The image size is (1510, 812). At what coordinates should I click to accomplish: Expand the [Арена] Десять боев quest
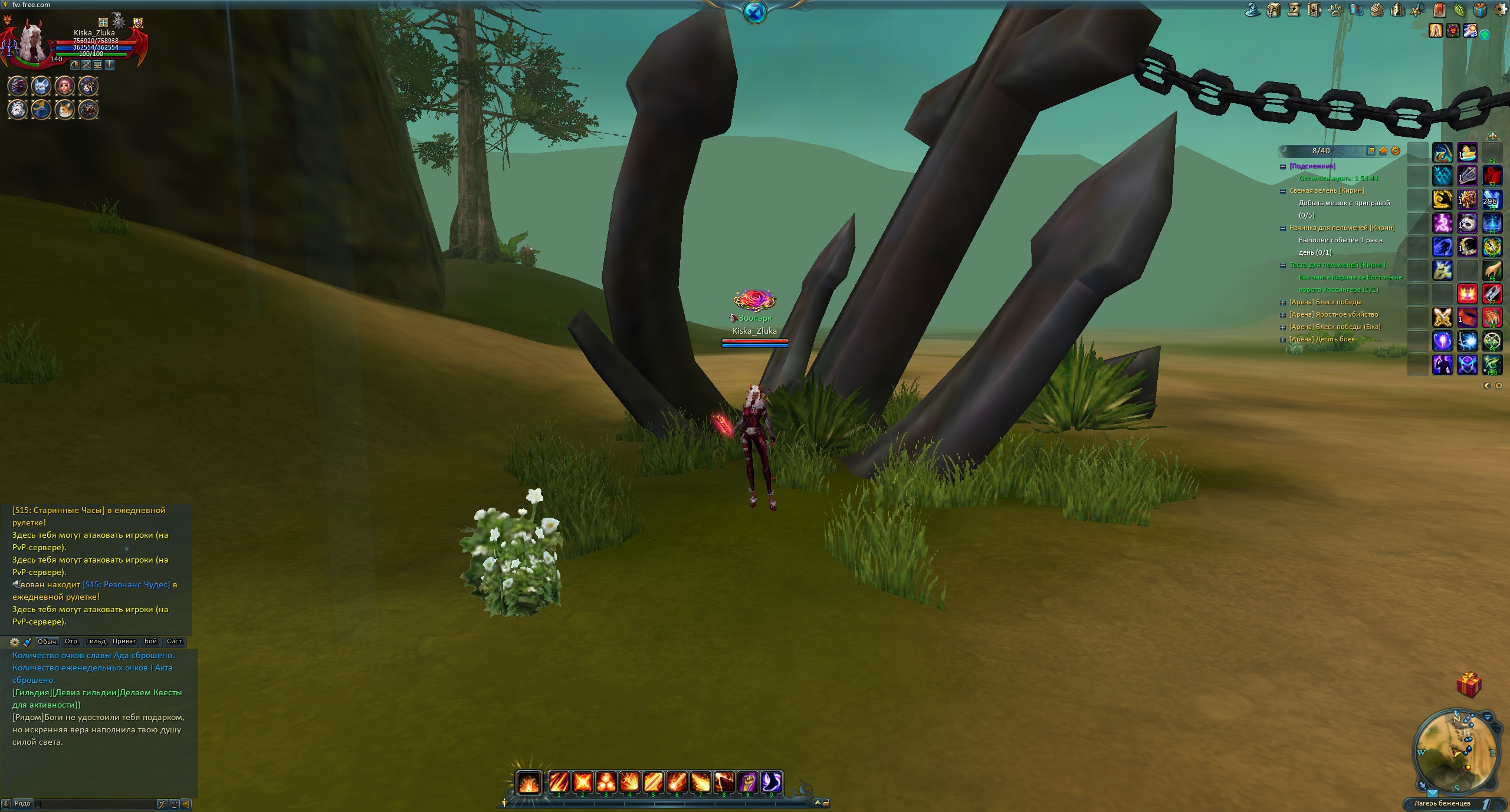[1282, 340]
